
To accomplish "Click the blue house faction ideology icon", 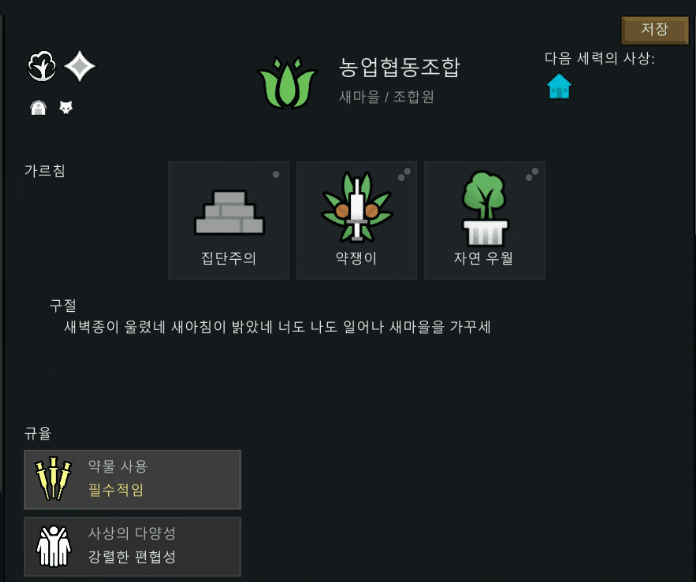I will click(x=559, y=87).
